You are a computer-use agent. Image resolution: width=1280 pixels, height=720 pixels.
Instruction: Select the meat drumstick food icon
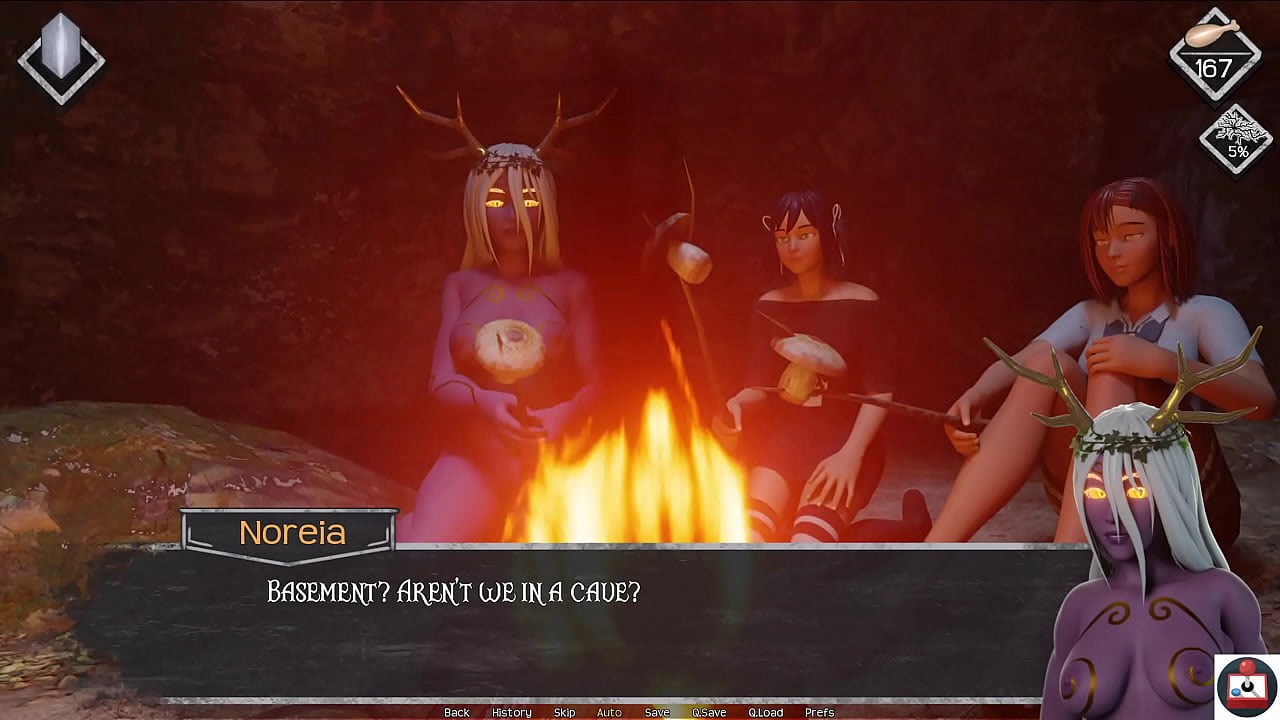1214,35
